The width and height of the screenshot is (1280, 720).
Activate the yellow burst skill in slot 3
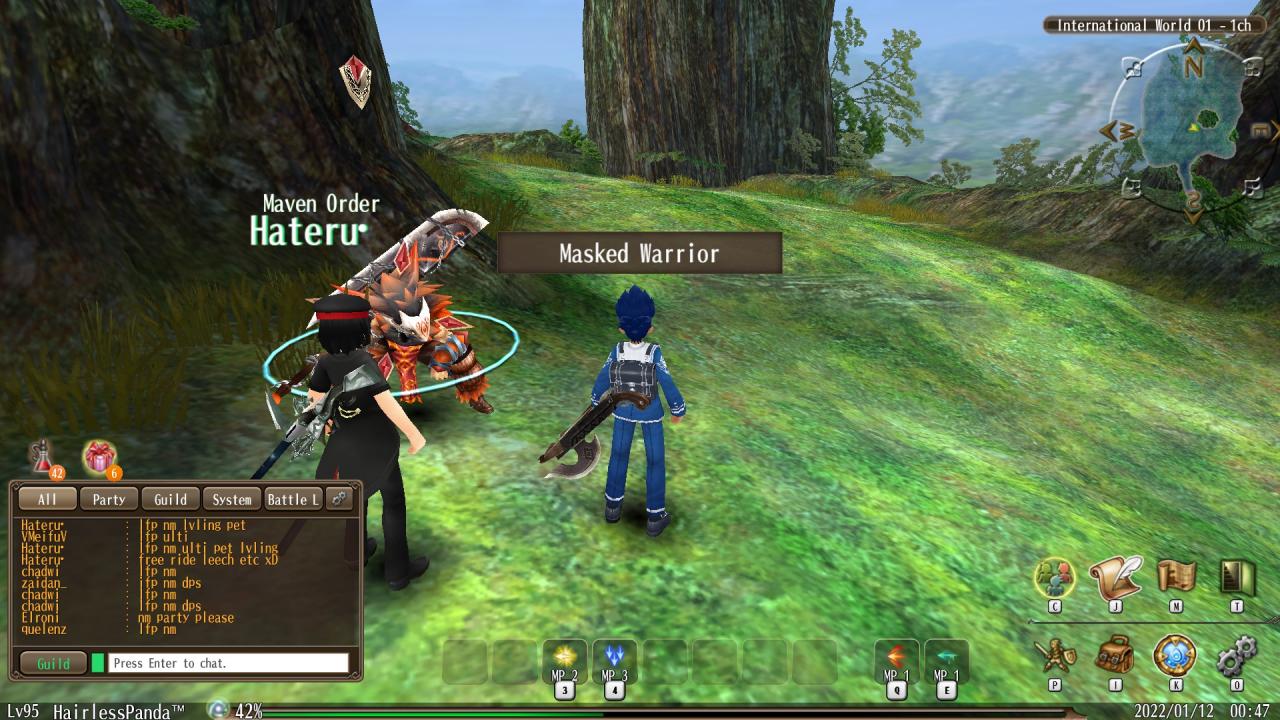pos(565,658)
